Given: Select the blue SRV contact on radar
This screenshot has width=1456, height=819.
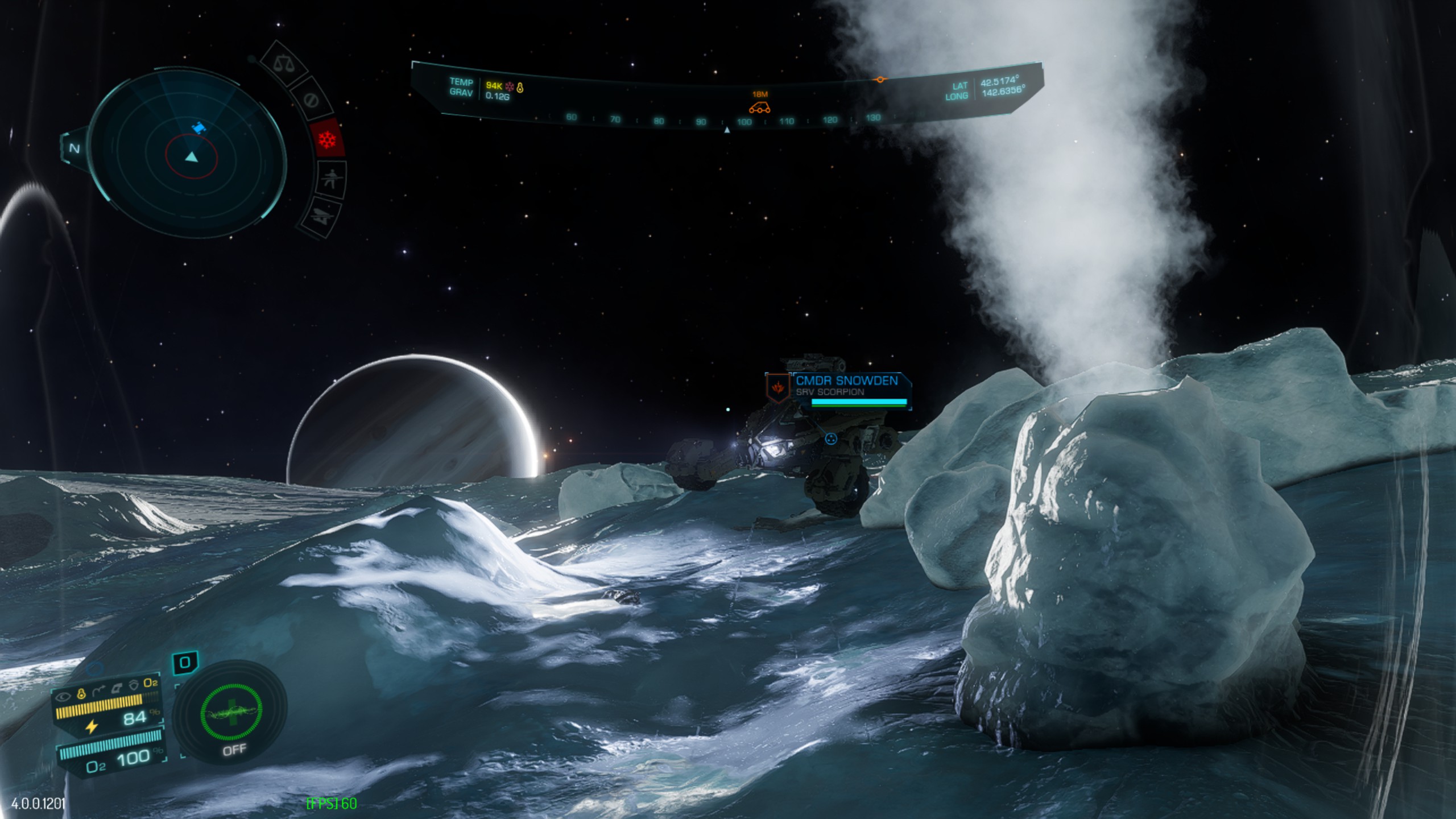Looking at the screenshot, I should point(198,129).
